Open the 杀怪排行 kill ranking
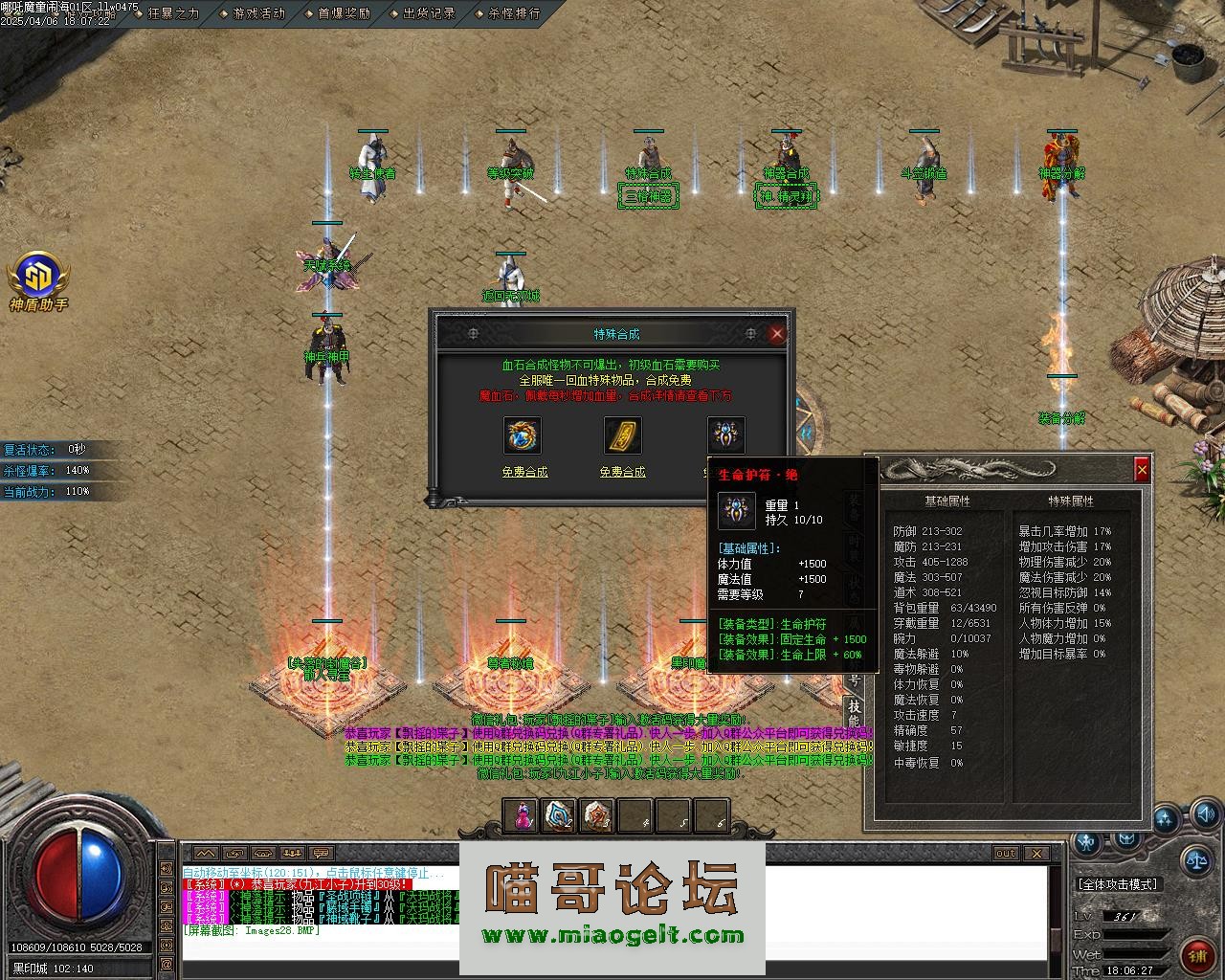Viewport: 1225px width, 980px height. pos(514,13)
